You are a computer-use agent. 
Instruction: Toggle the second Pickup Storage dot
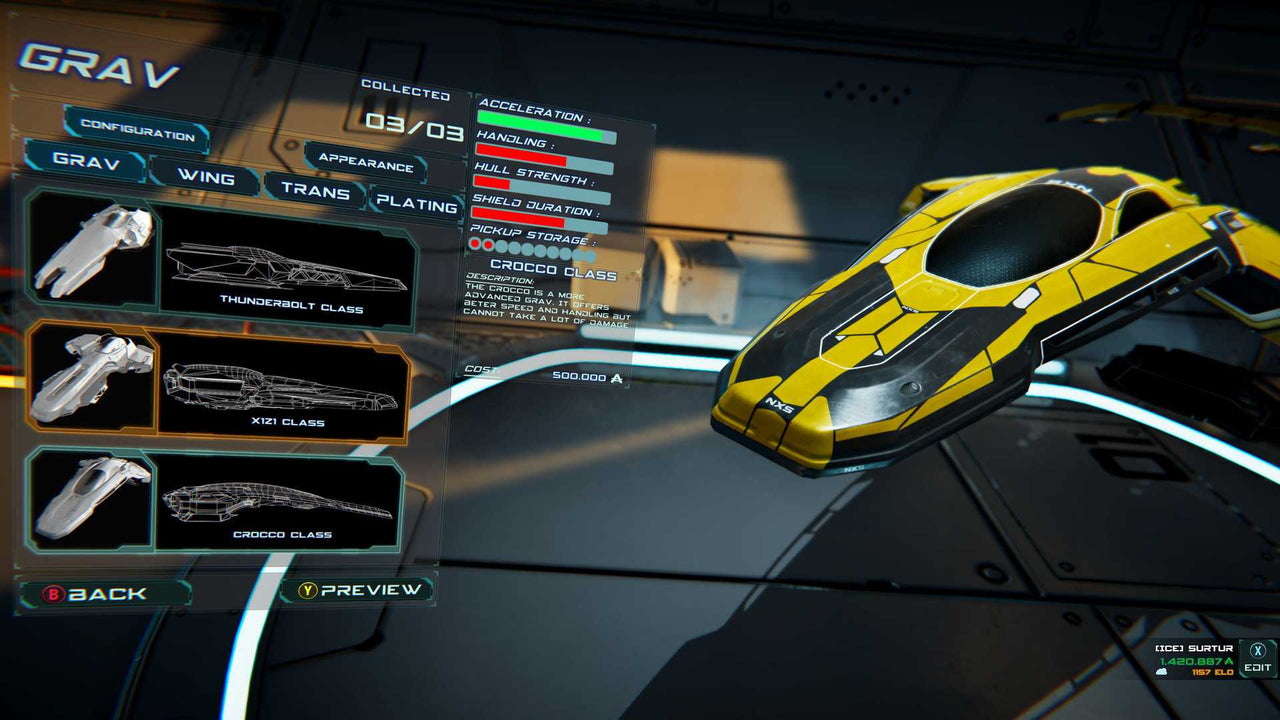tap(488, 245)
